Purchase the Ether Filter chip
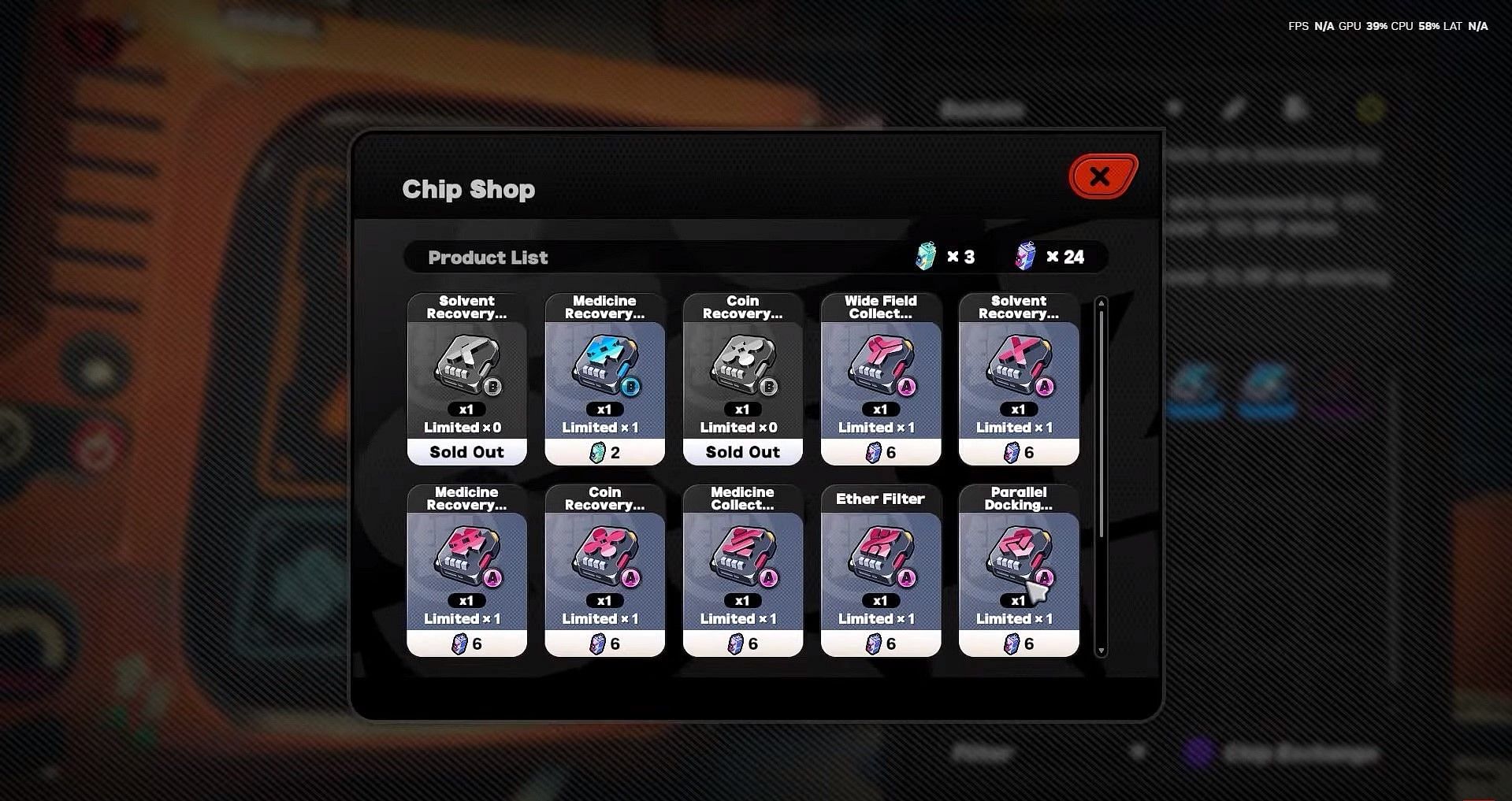This screenshot has width=1512, height=801. [880, 570]
